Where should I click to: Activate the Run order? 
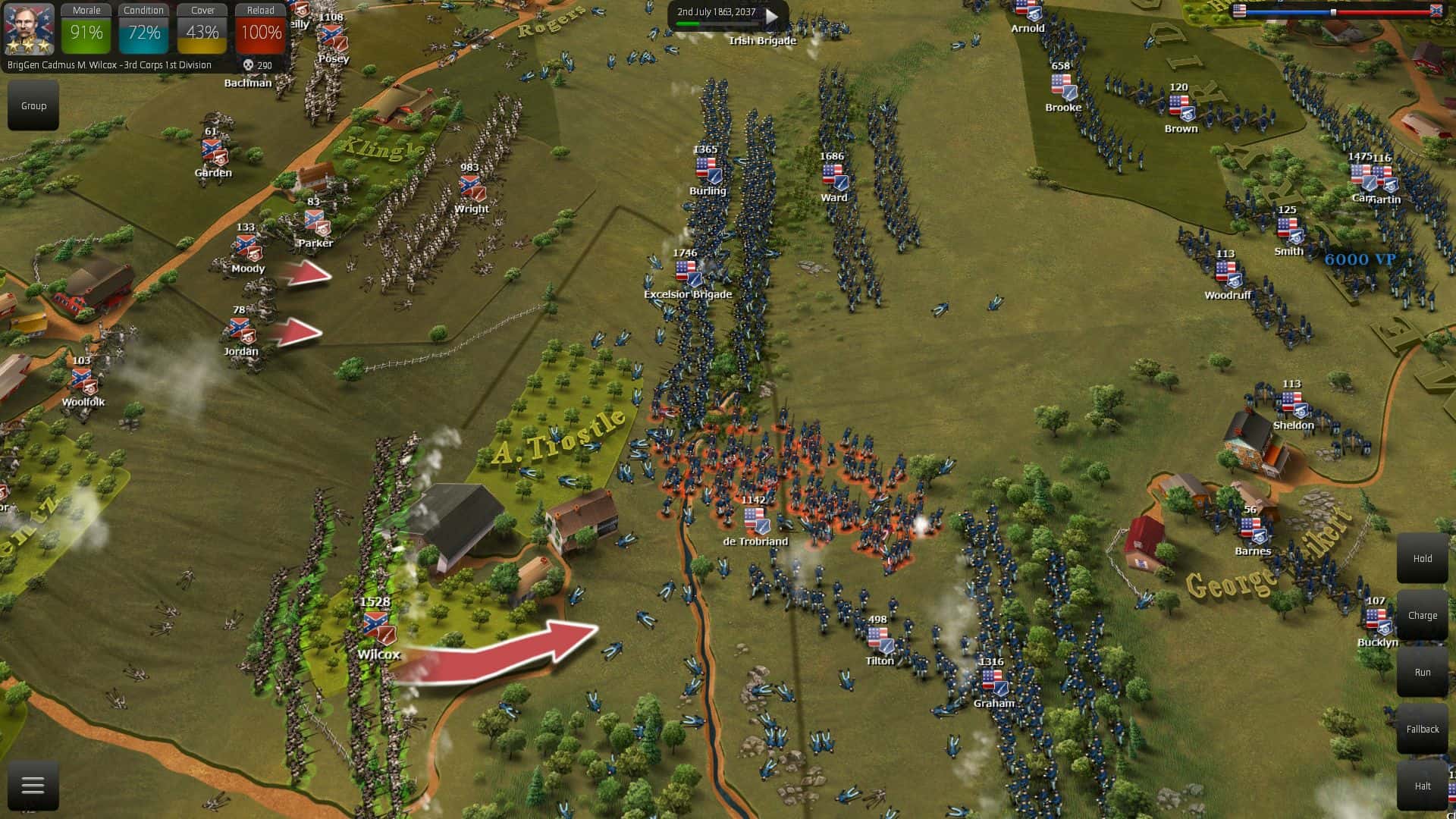[1422, 673]
